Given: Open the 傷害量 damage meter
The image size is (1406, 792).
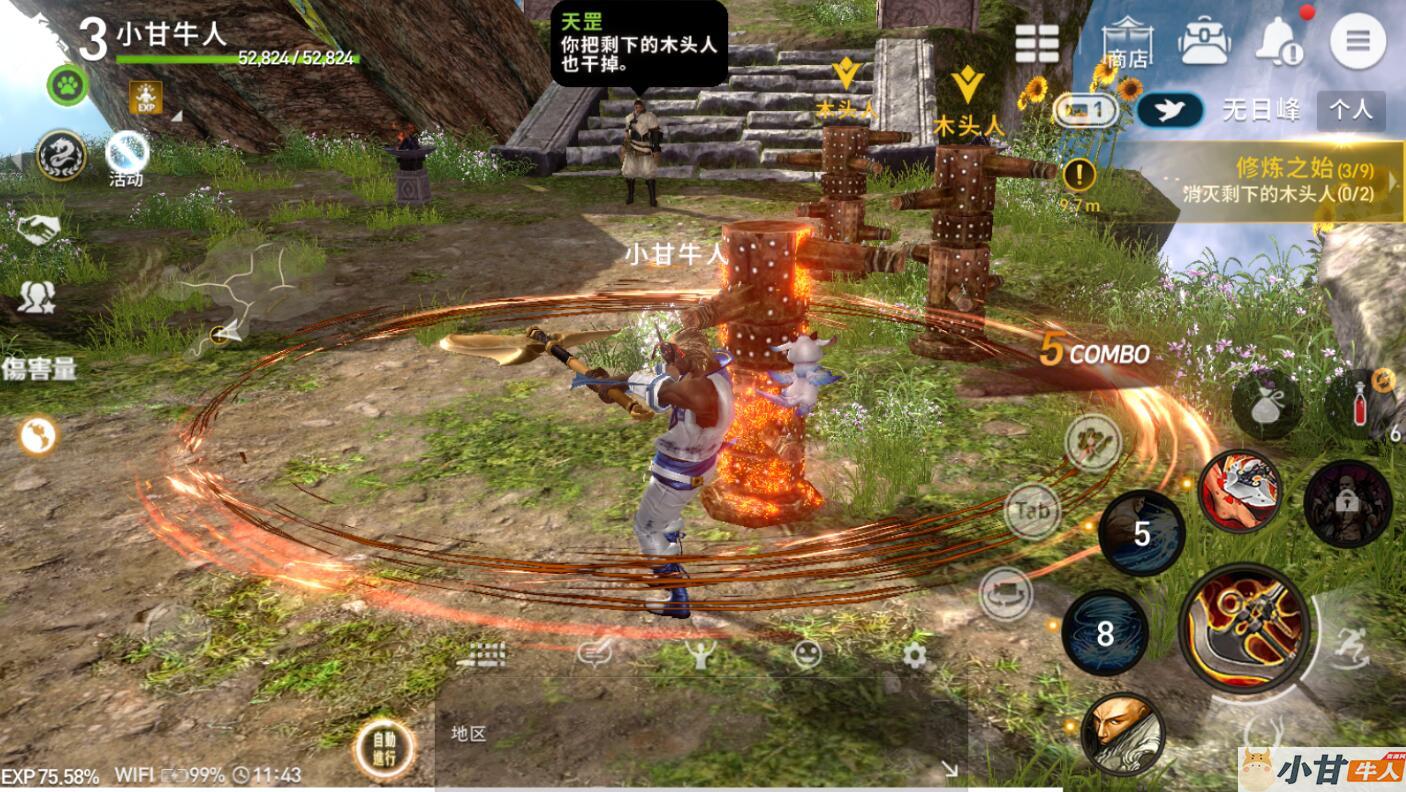Looking at the screenshot, I should (38, 369).
